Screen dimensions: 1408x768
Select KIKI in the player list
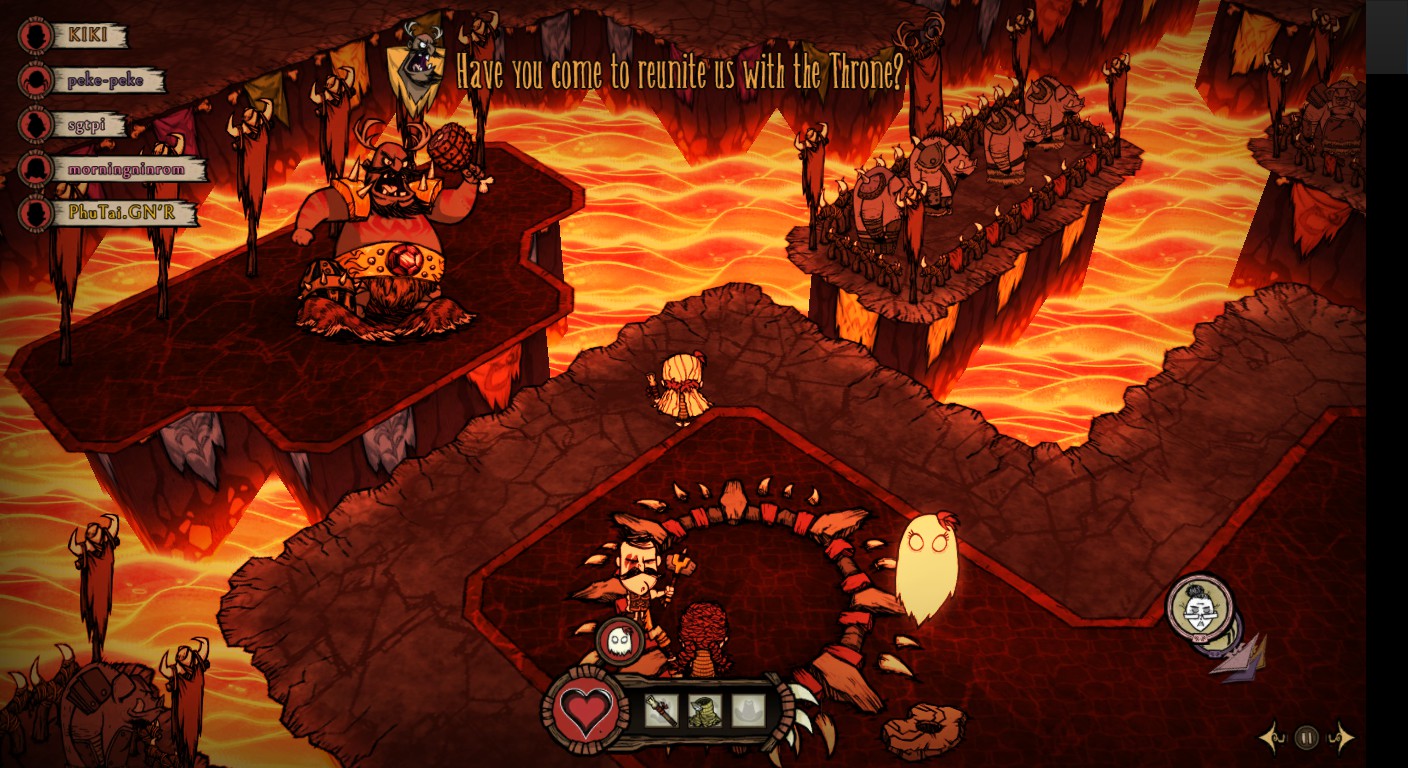click(92, 35)
